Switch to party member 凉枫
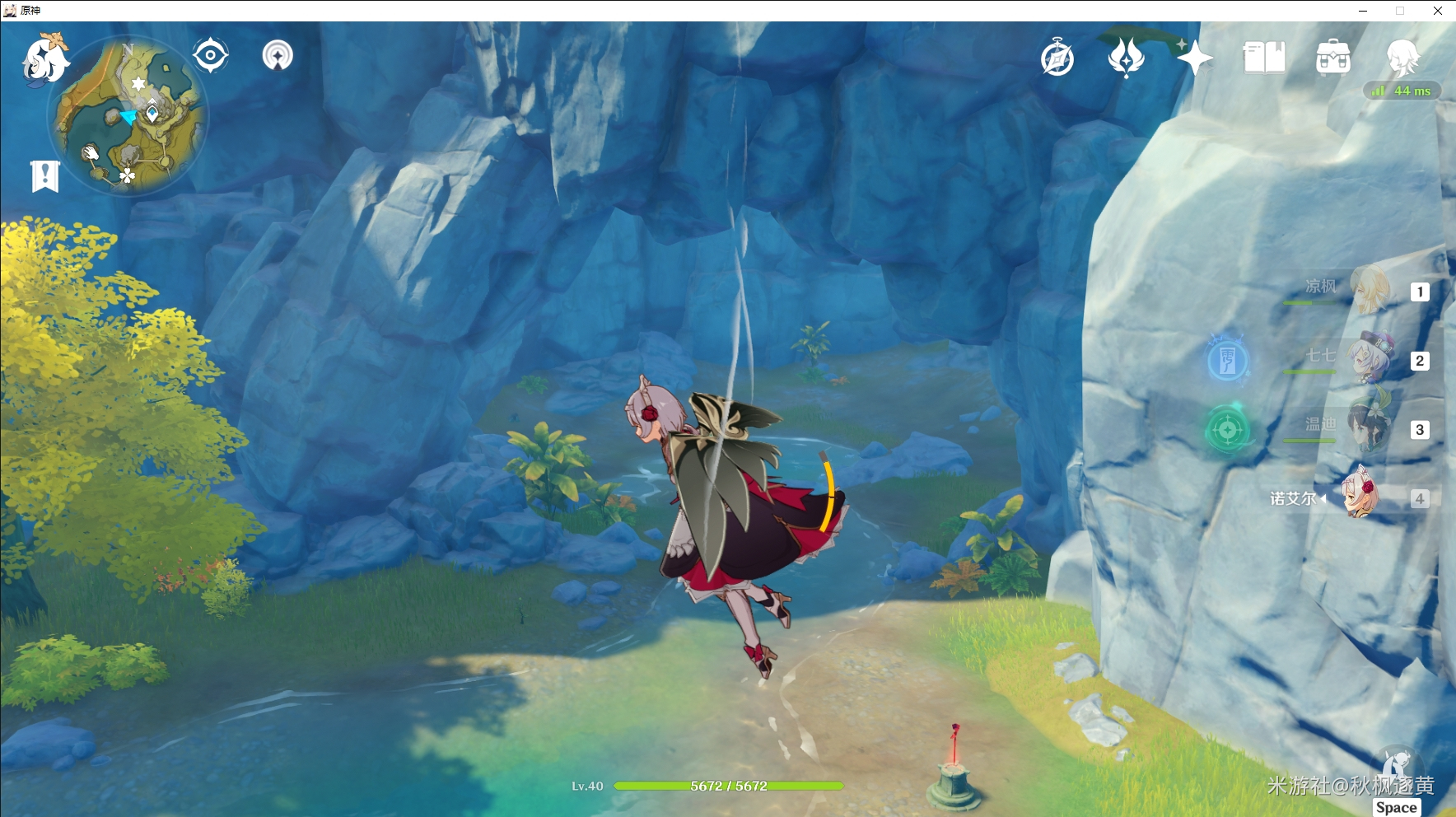This screenshot has width=1456, height=817. [x=1368, y=291]
